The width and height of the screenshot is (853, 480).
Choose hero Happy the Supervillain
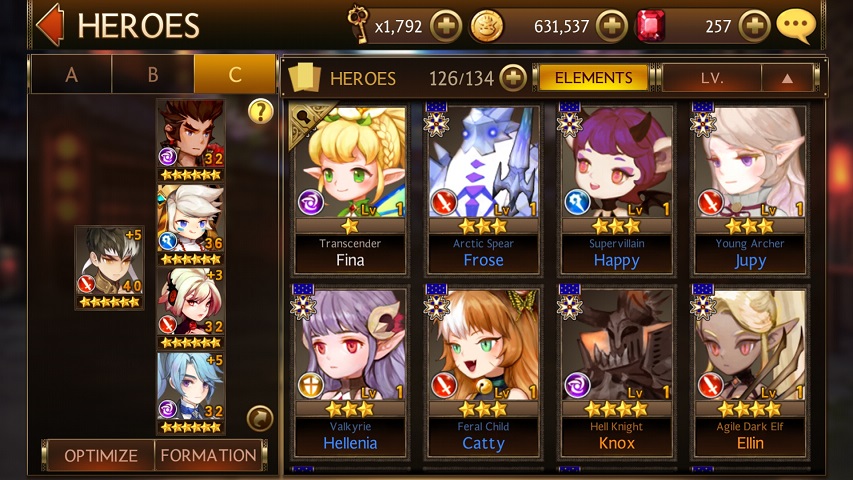point(616,190)
